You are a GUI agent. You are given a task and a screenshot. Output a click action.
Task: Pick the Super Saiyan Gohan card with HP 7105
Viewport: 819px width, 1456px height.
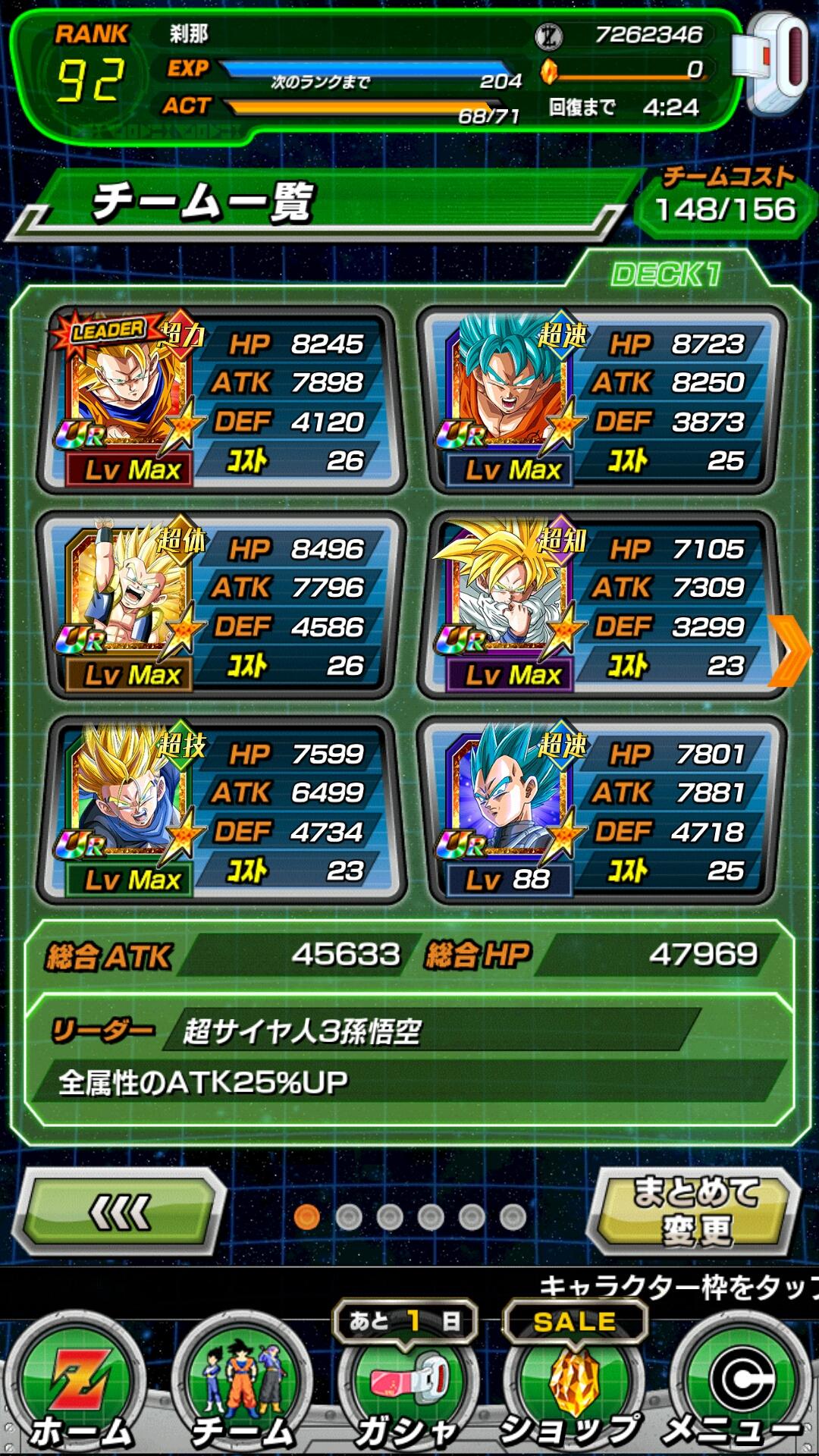click(601, 605)
